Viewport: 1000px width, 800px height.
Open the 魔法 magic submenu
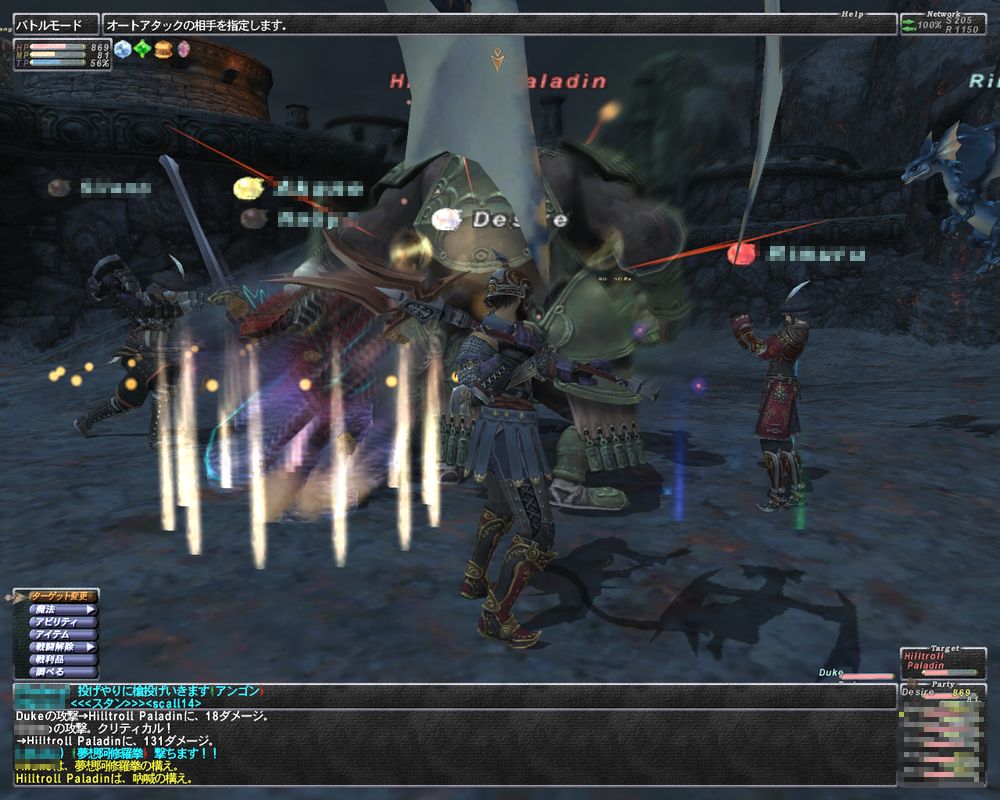coord(62,609)
